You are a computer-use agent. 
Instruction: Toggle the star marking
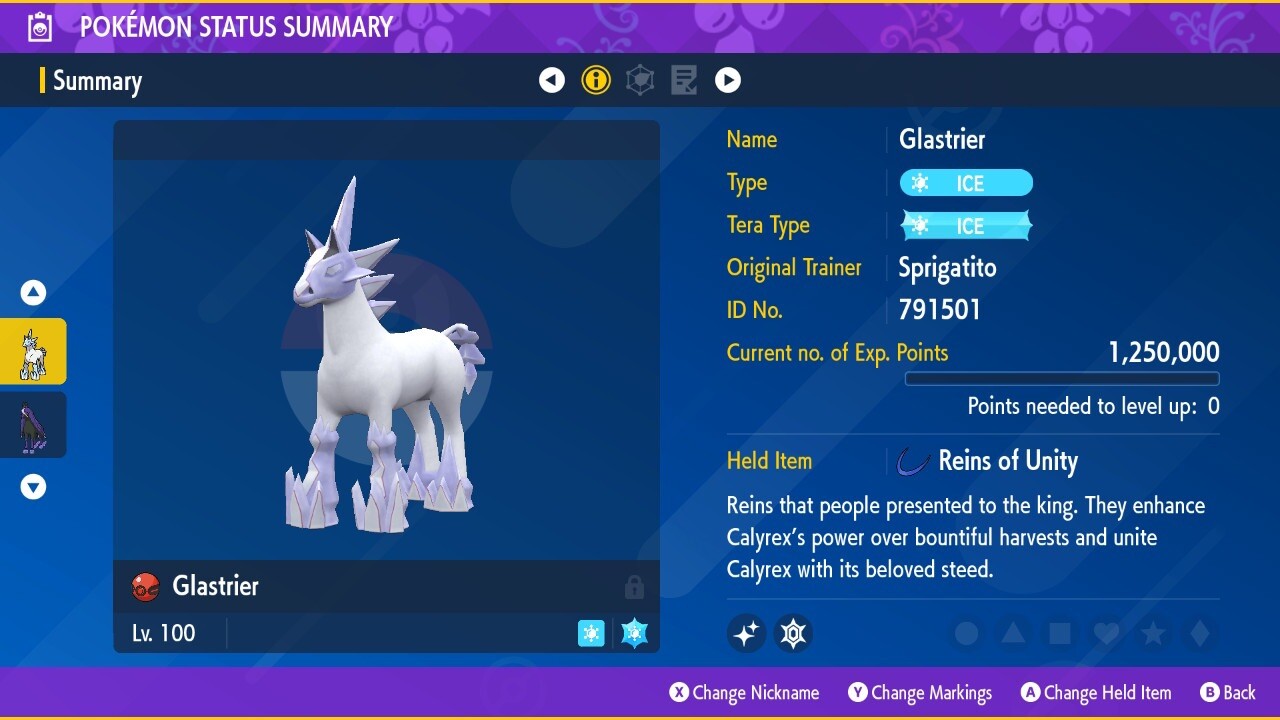coord(1153,633)
